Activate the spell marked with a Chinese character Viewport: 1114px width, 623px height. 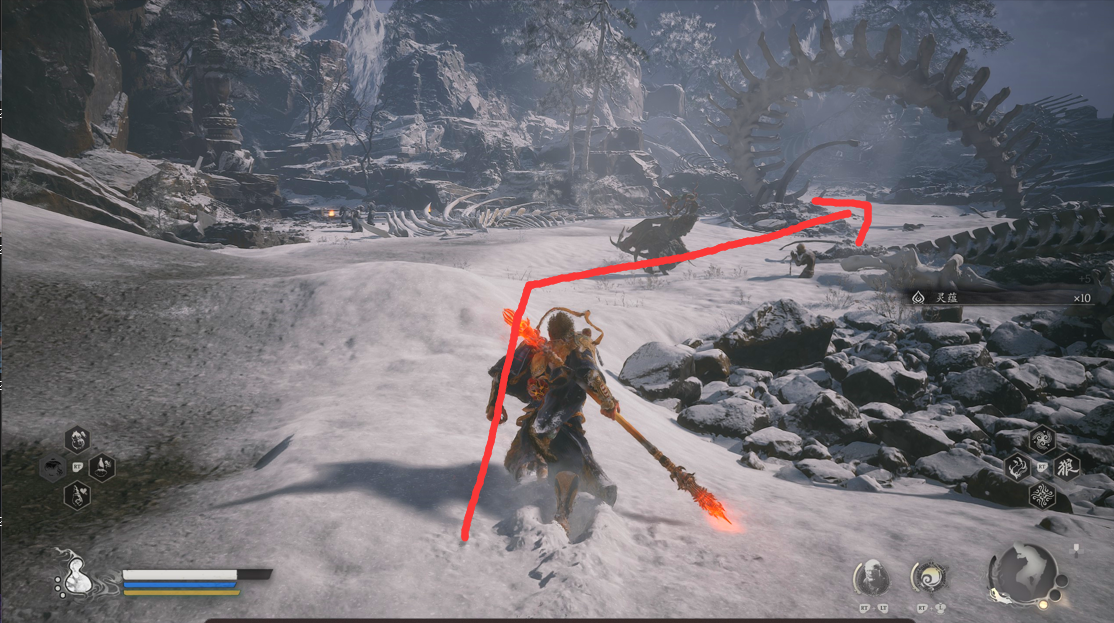pos(1068,466)
